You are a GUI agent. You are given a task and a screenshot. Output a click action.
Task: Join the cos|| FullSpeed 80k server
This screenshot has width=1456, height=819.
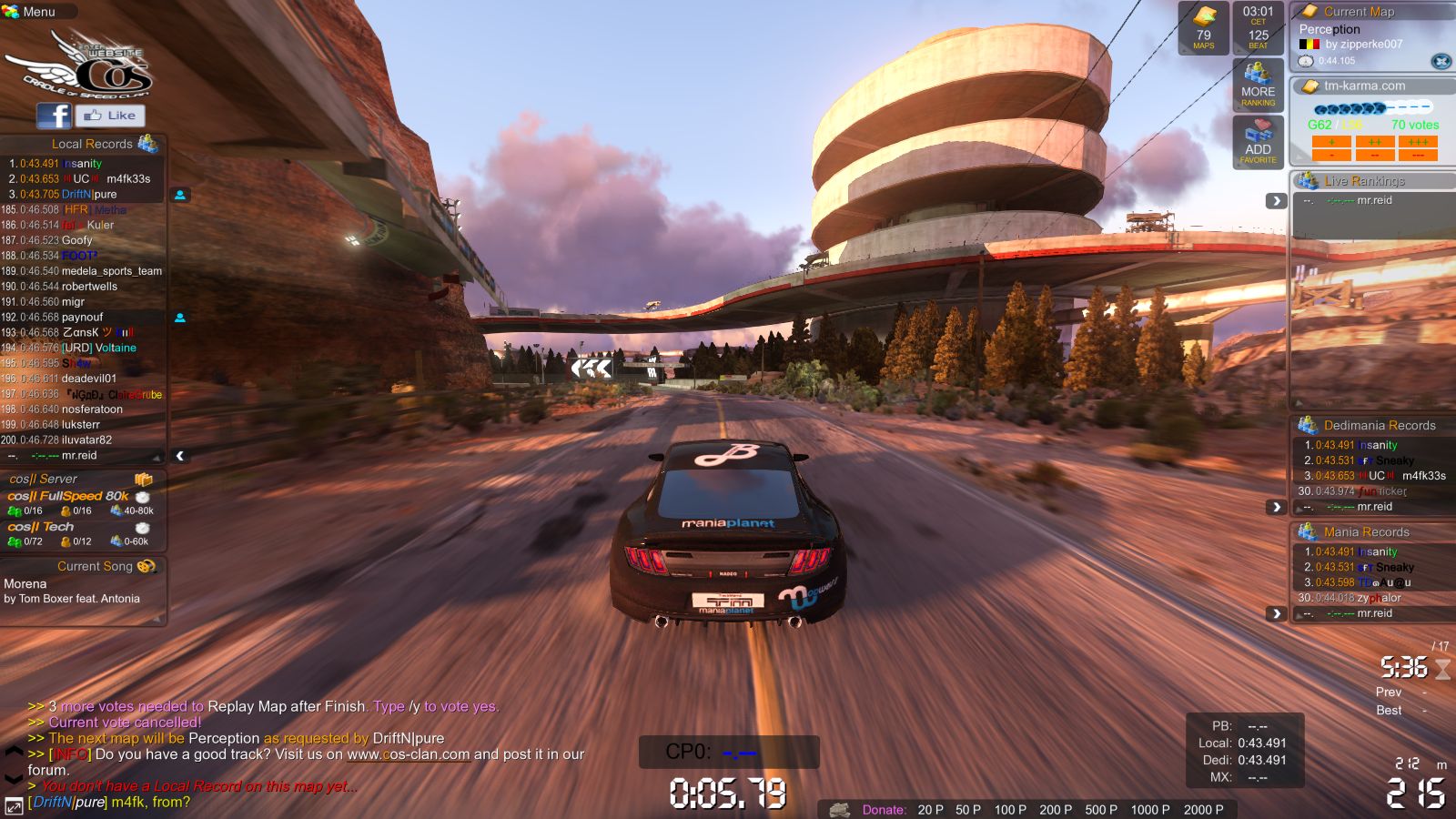(68, 496)
